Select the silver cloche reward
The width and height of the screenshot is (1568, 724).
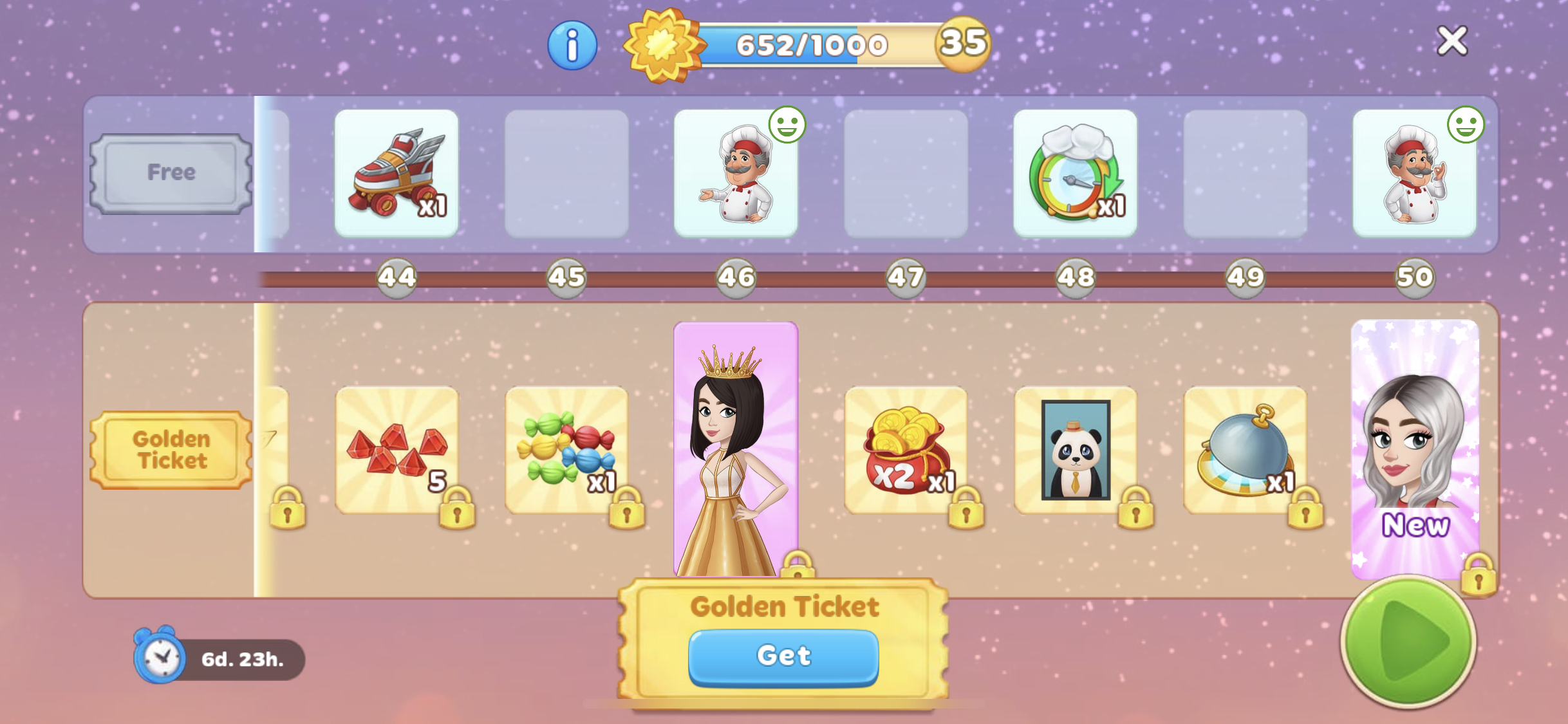click(x=1245, y=450)
